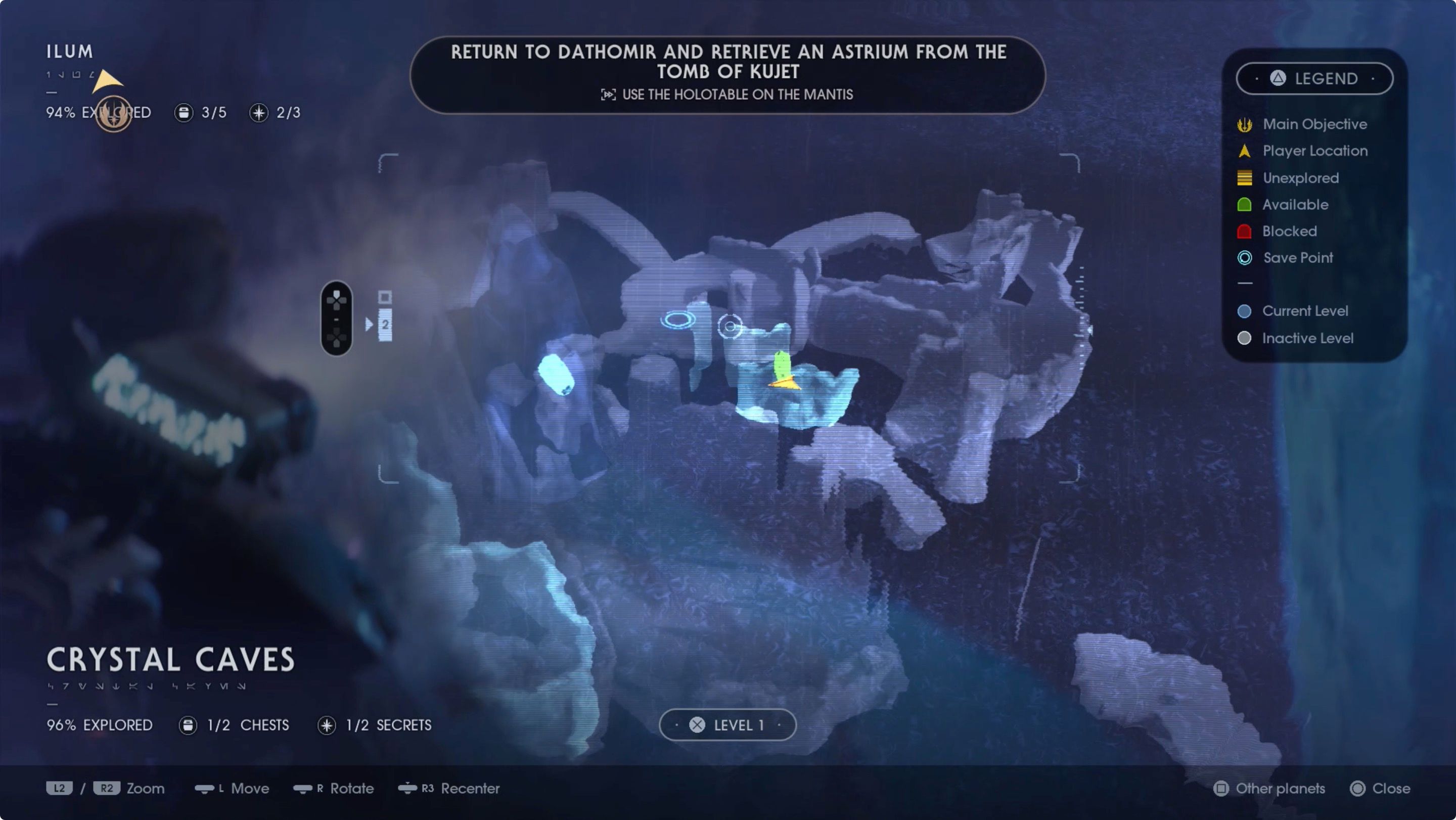Click the chests counter icon showing 3/5
This screenshot has height=820, width=1456.
coord(184,112)
